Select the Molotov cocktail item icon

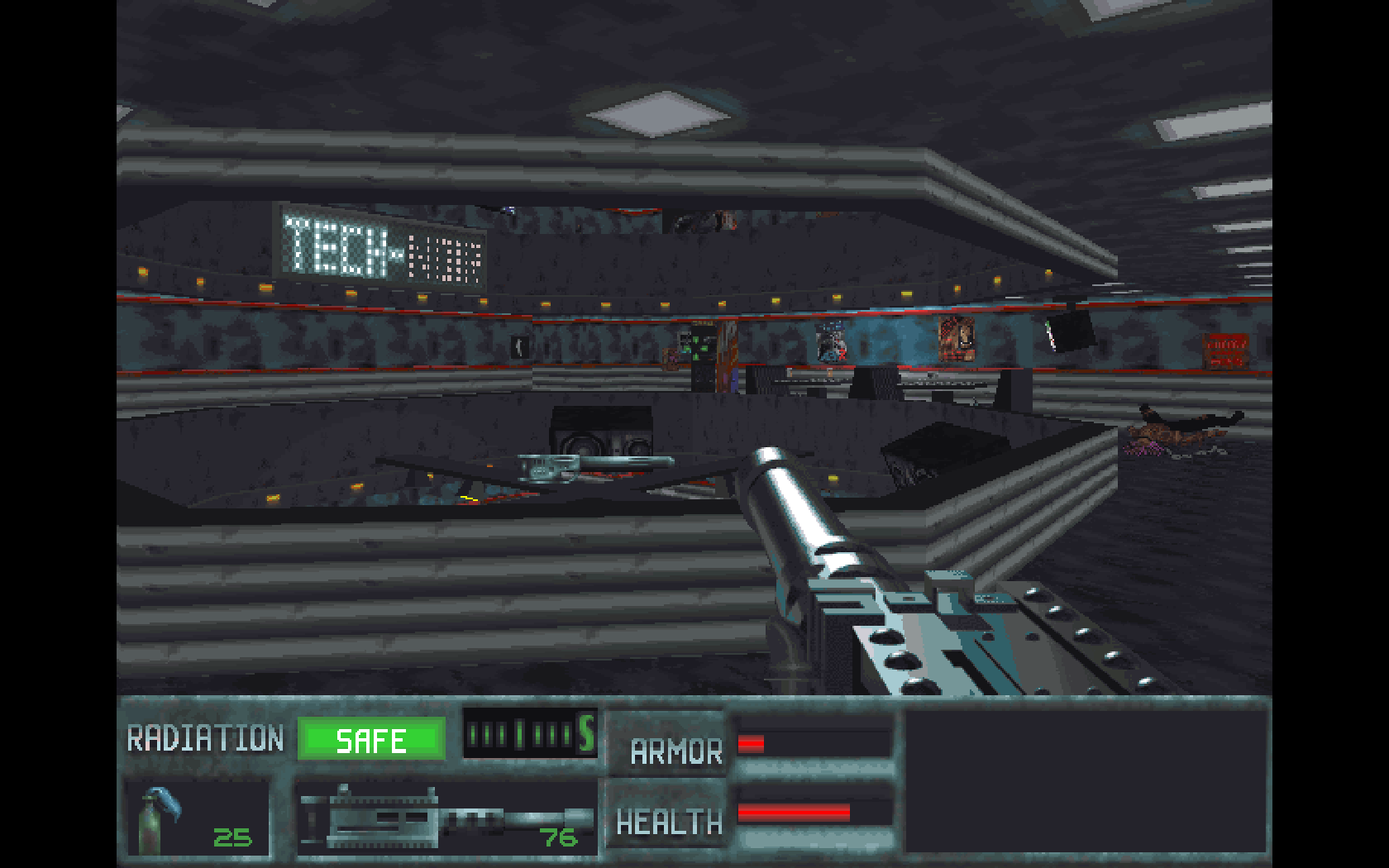[159, 820]
